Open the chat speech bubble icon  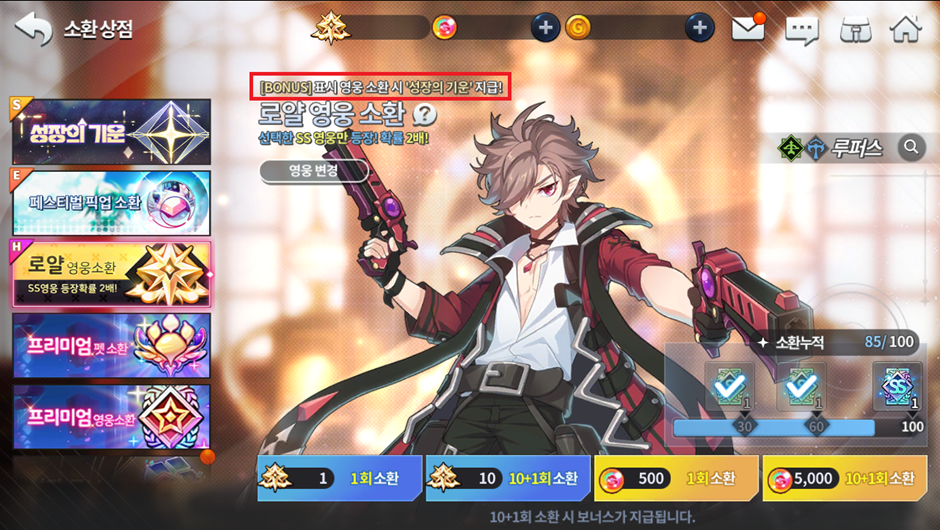coord(801,29)
